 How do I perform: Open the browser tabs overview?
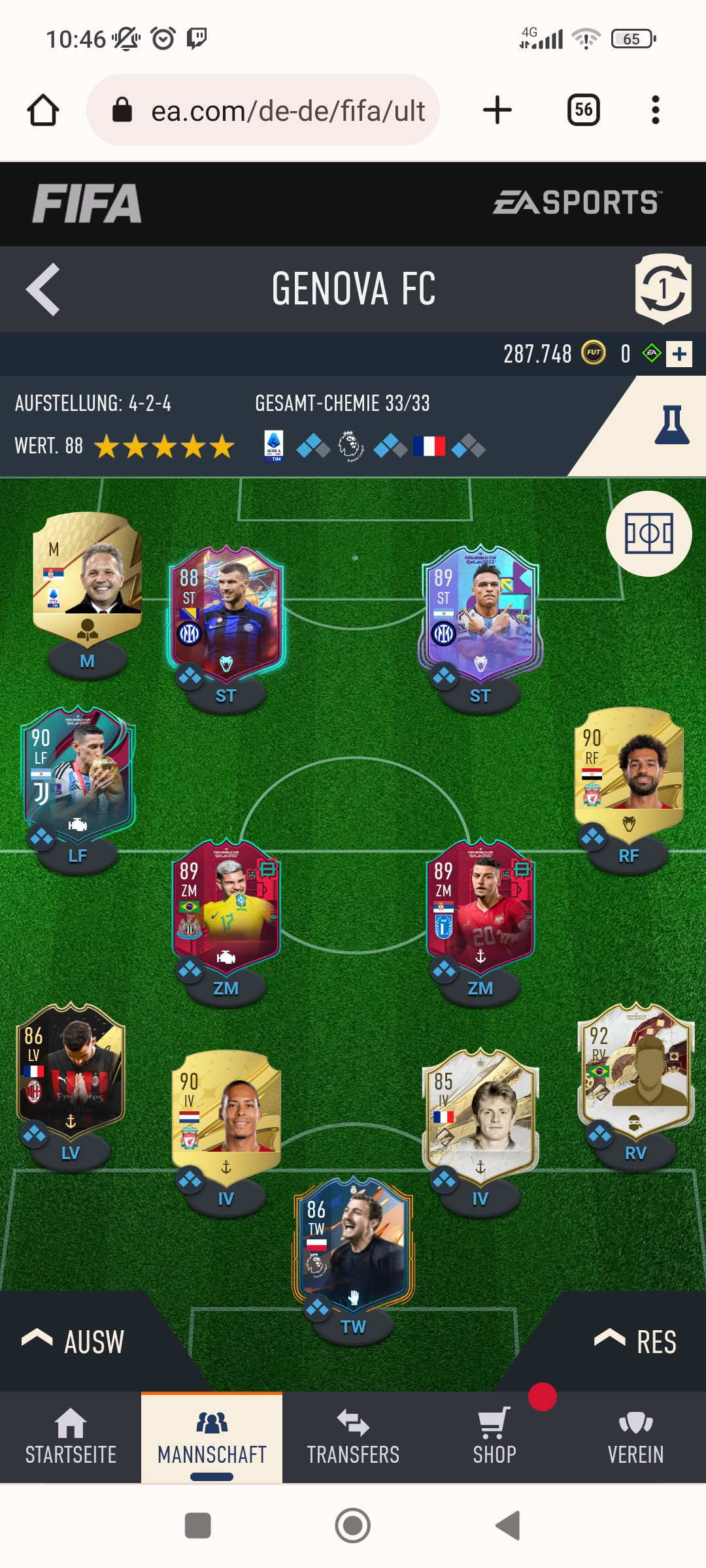(584, 110)
